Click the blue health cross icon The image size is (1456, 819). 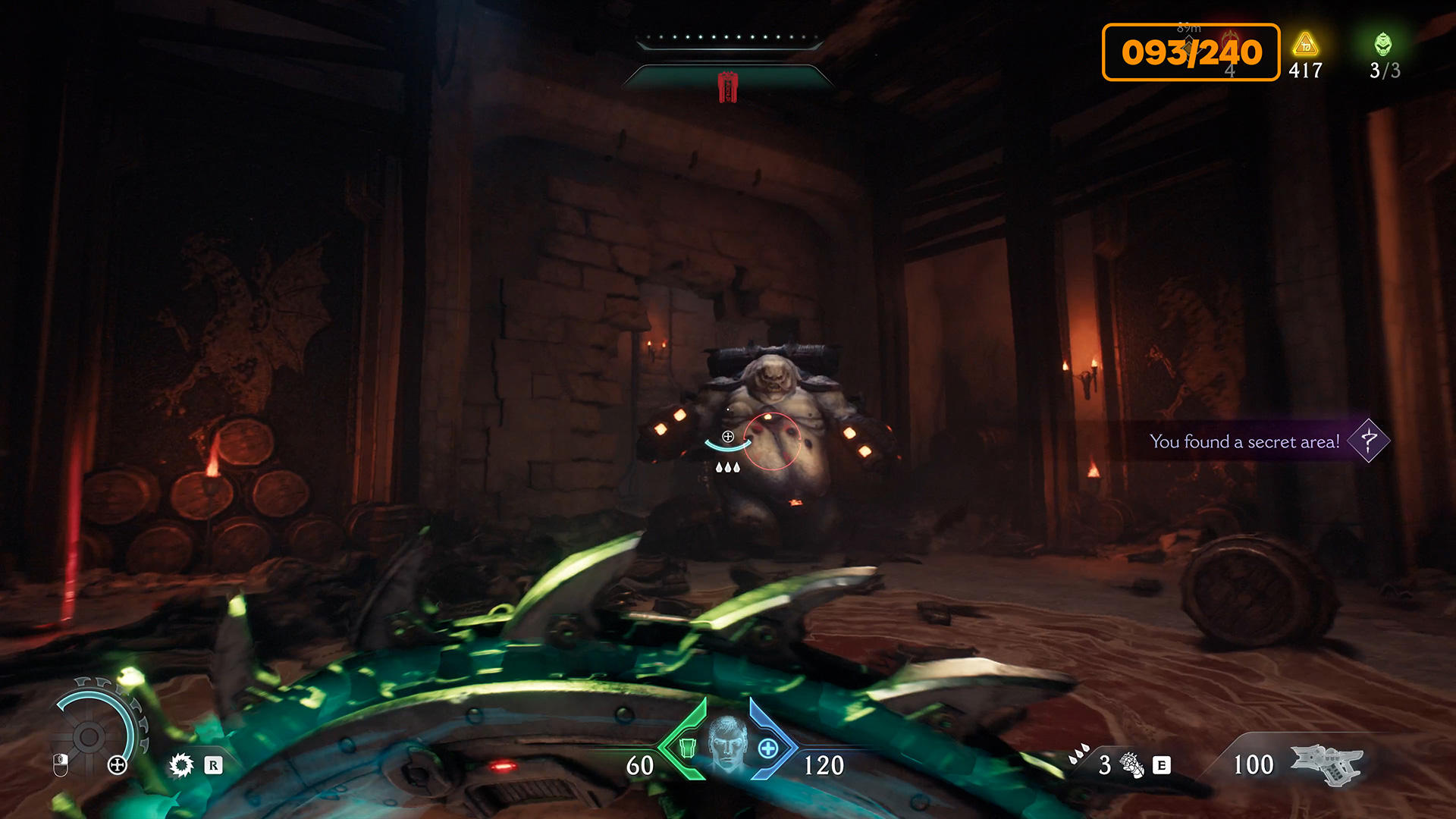point(768,749)
